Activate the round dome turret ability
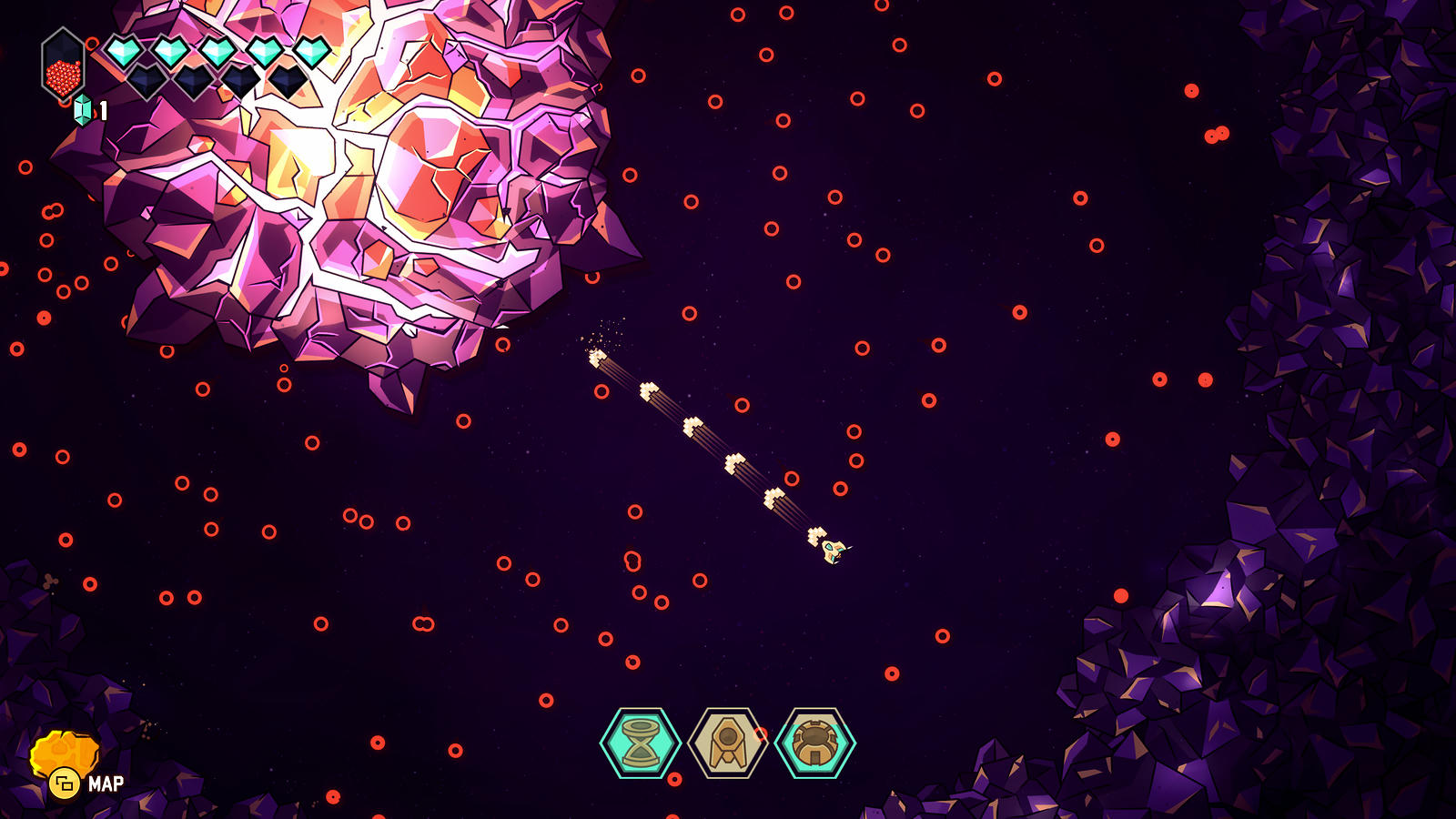 click(x=814, y=743)
